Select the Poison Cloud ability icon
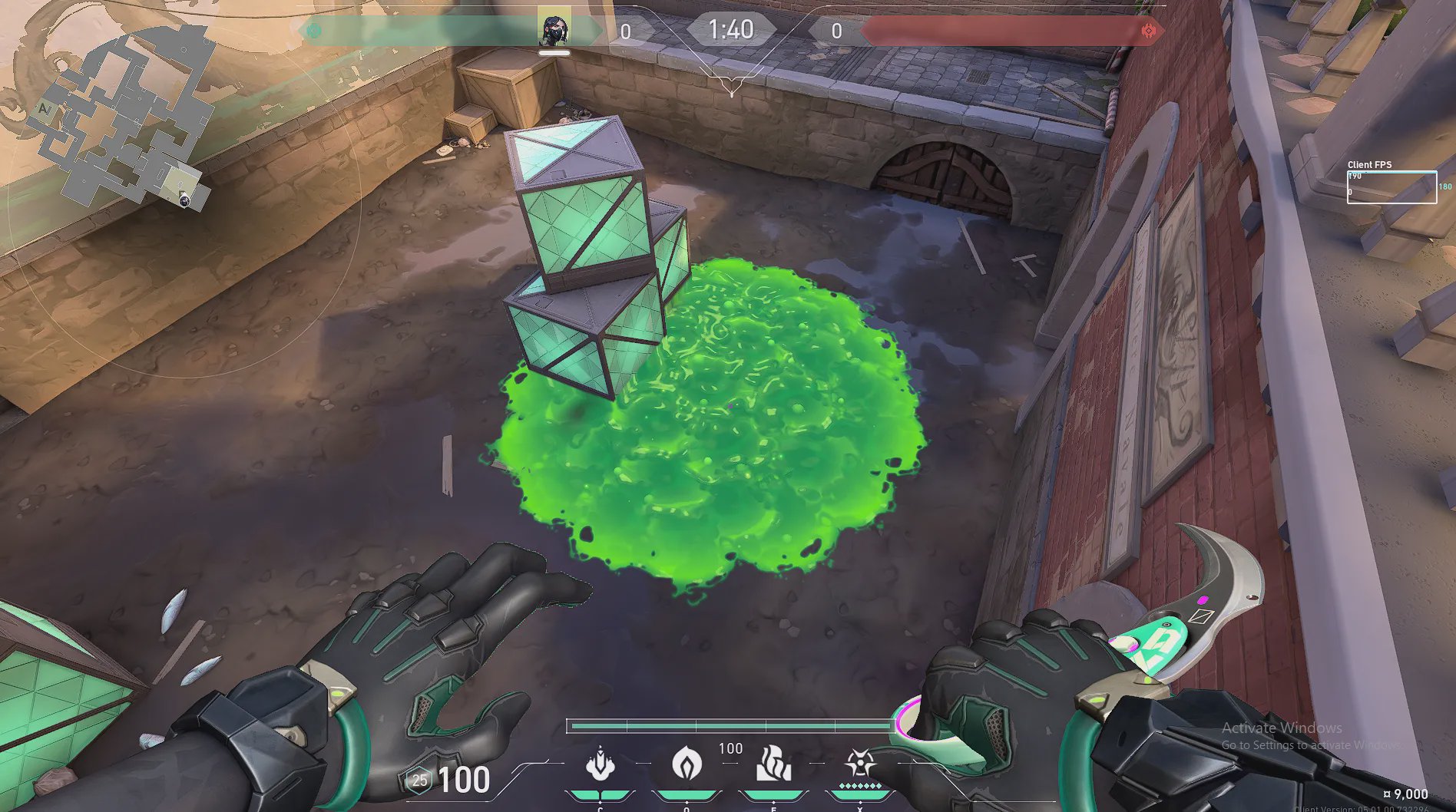 [687, 764]
